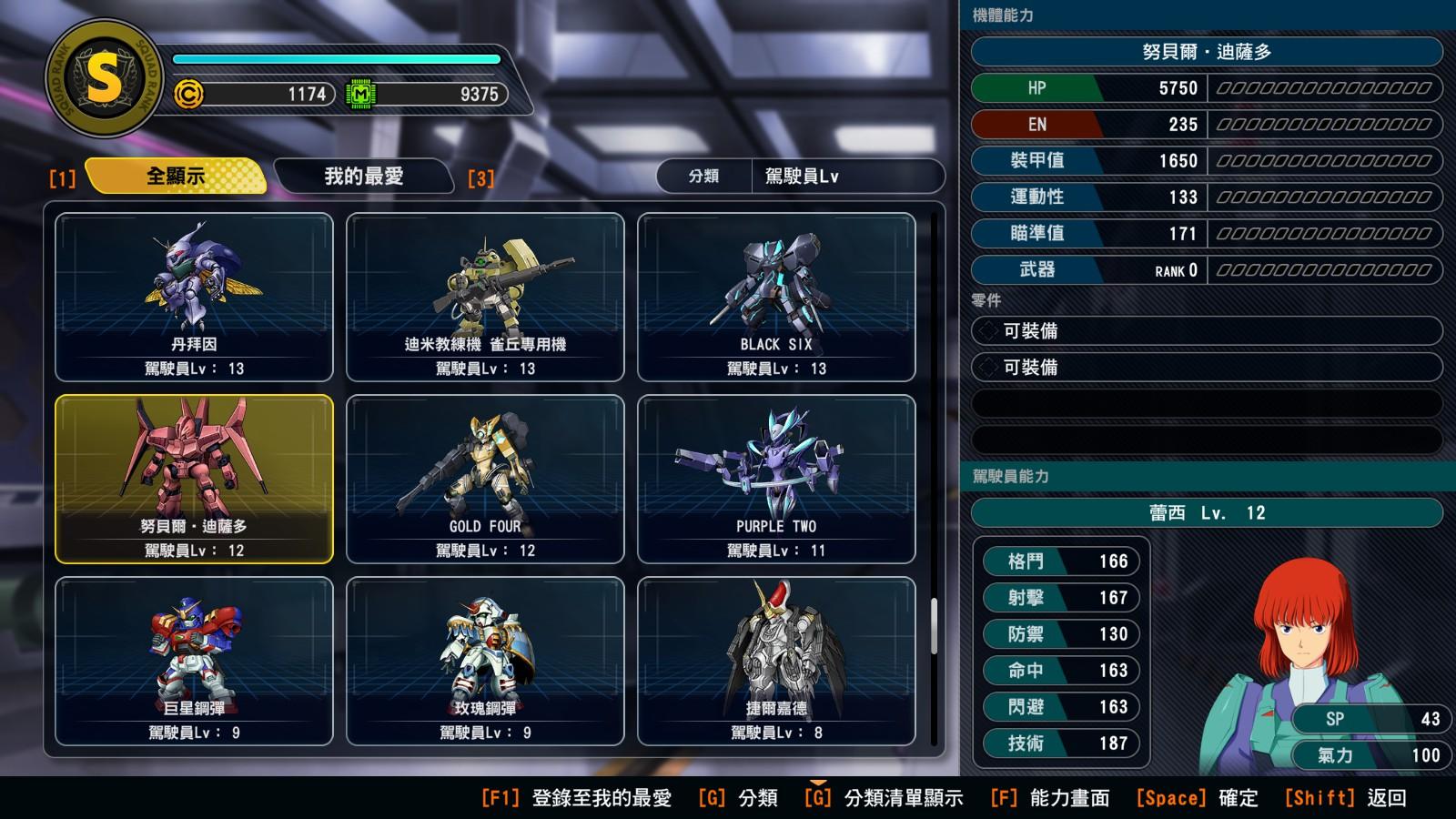Pick the highlighted 努貝爾・迪薩多 unit
This screenshot has height=819, width=1456.
pyautogui.click(x=194, y=479)
